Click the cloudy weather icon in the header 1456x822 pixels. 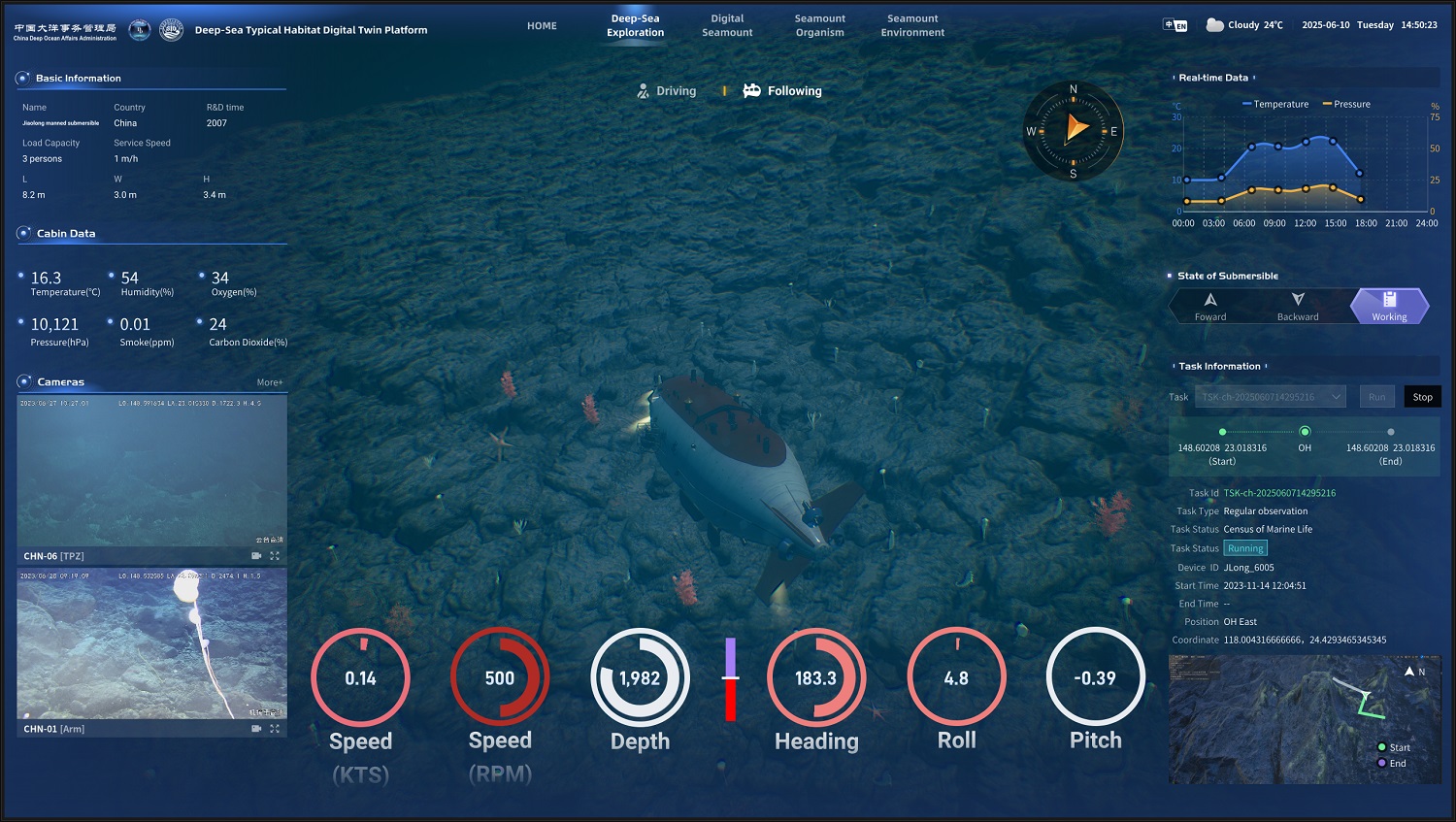[x=1215, y=24]
